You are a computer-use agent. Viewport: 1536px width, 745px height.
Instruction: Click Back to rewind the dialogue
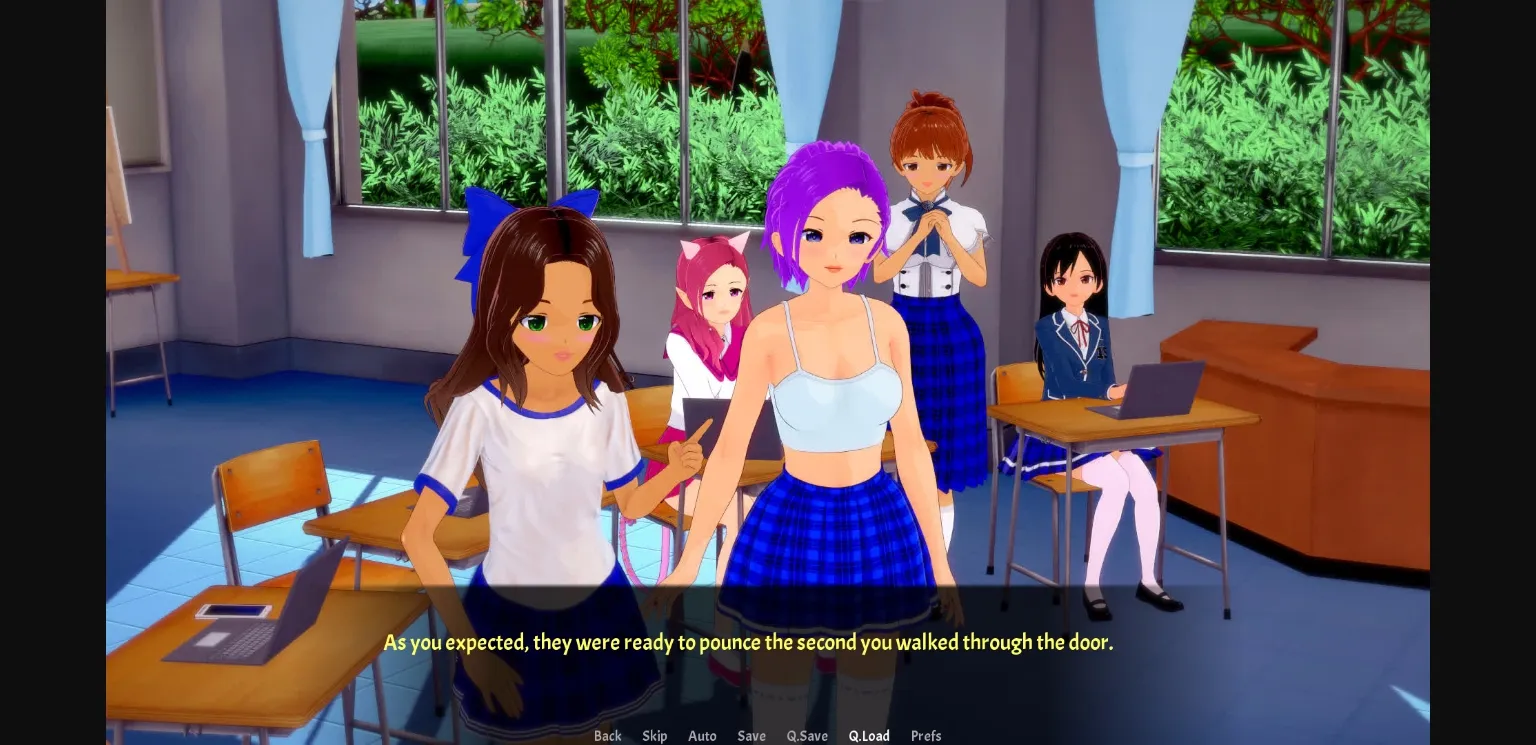[607, 736]
